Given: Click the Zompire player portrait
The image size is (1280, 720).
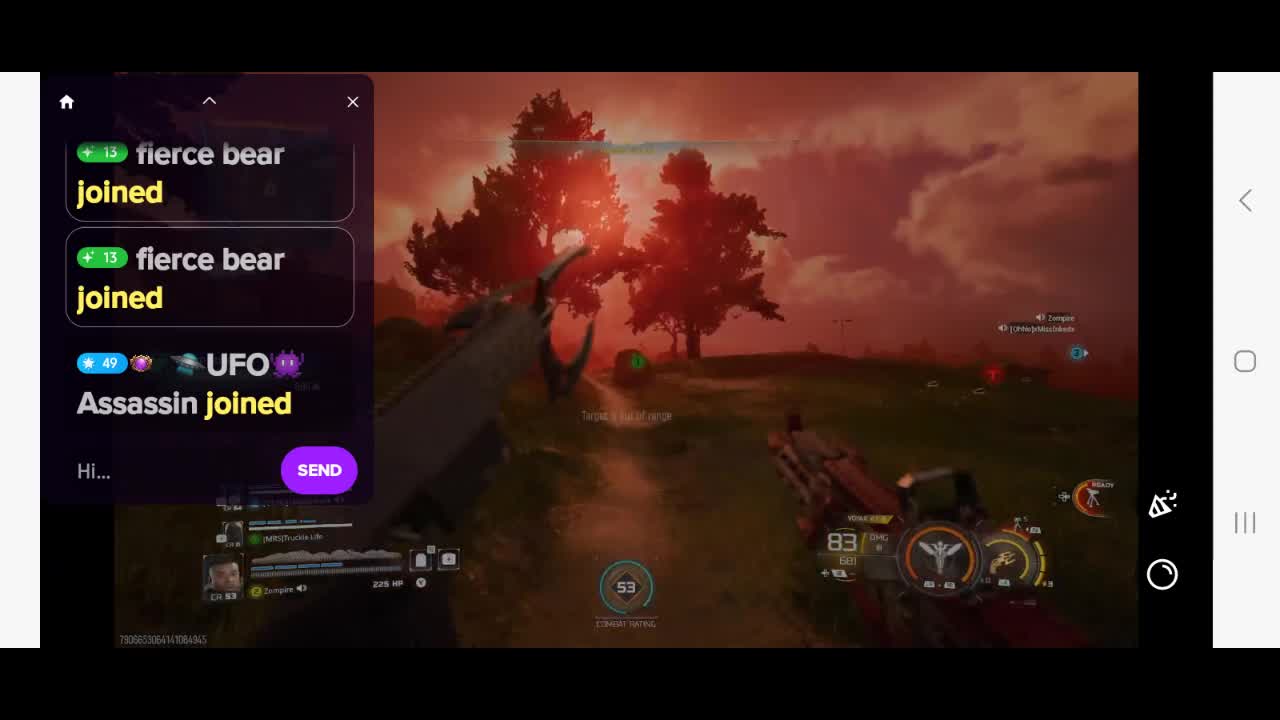Looking at the screenshot, I should tap(222, 575).
